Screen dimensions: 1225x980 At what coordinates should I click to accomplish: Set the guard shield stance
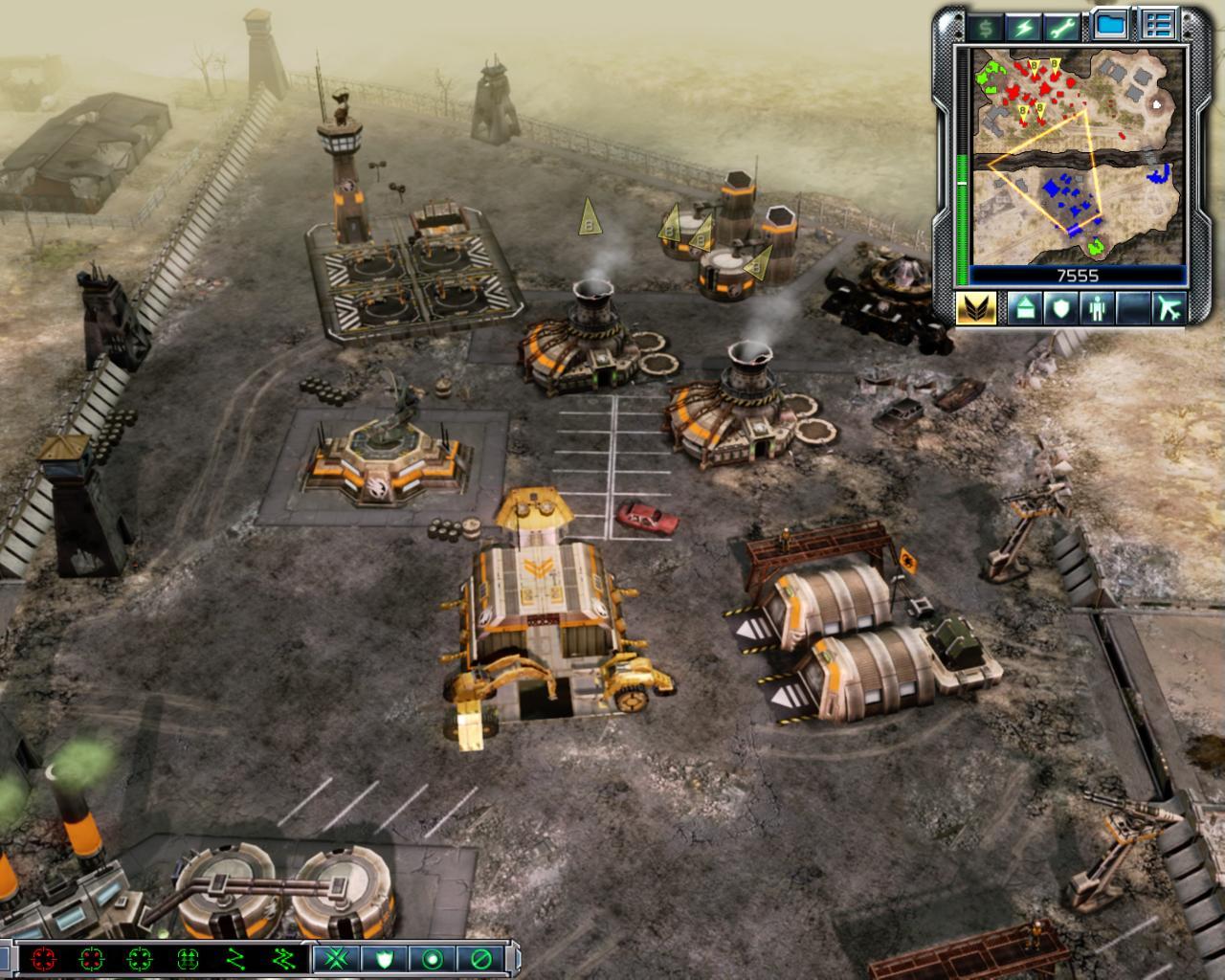[x=383, y=958]
